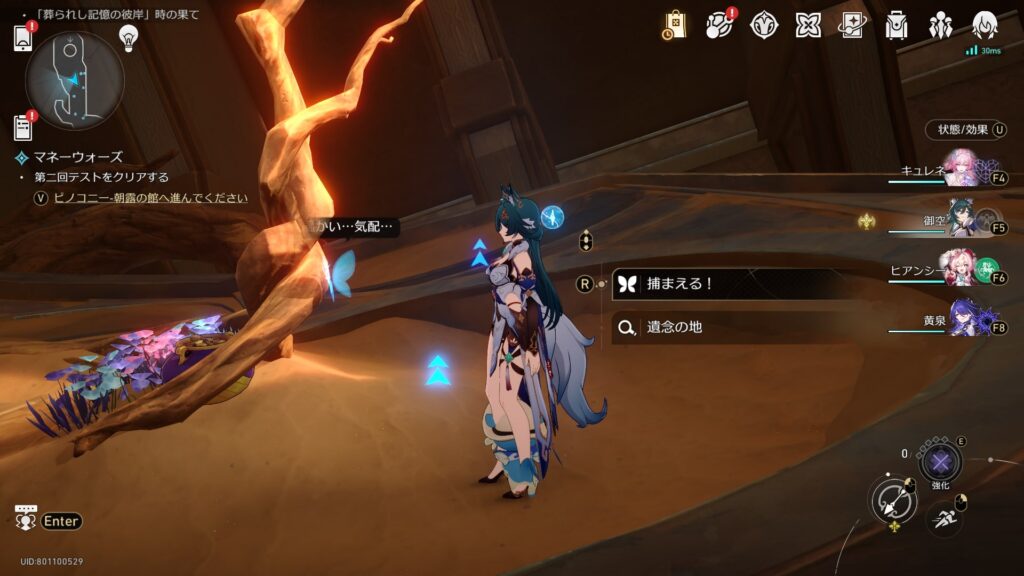
Task: Switch to party member 黄泉
Action: pyautogui.click(x=966, y=318)
